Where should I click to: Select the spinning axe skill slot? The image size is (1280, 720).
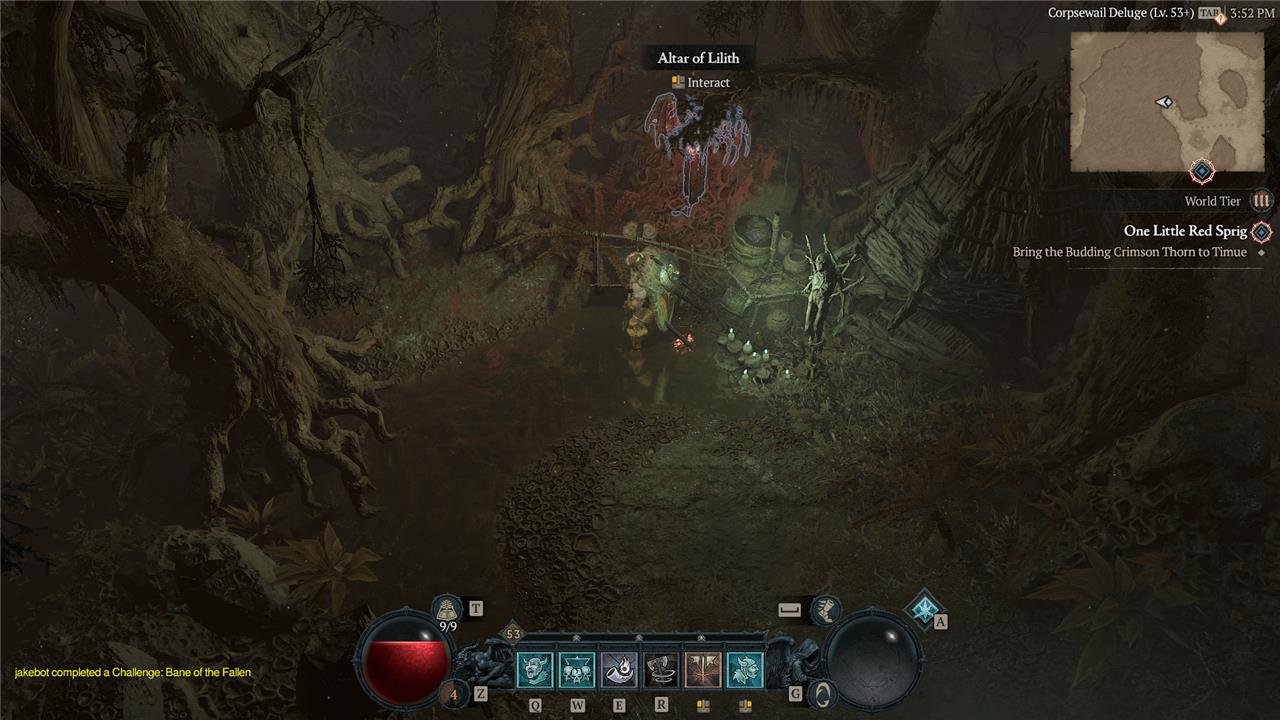(661, 670)
